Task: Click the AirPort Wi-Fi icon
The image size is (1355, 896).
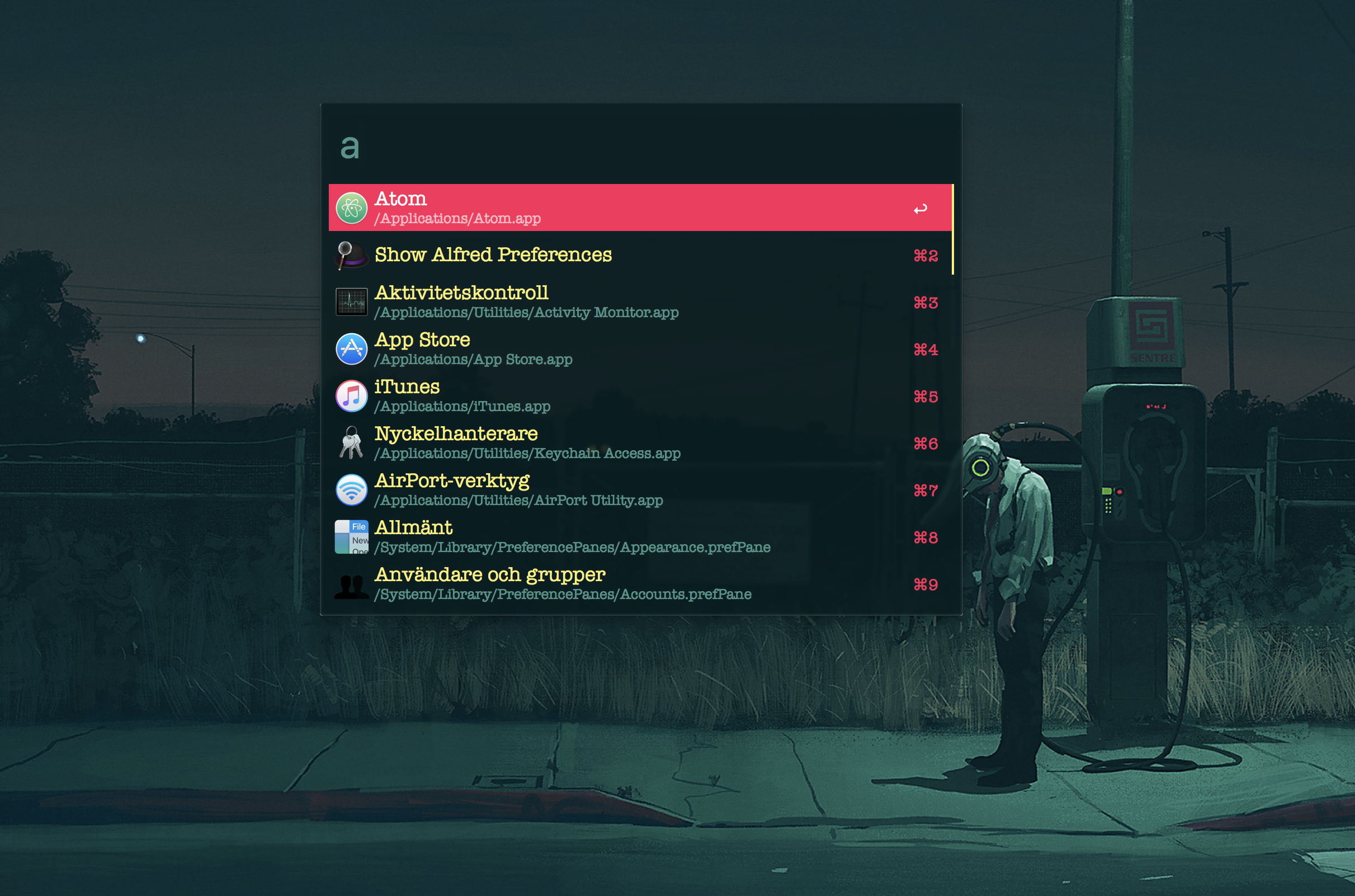Action: (351, 490)
